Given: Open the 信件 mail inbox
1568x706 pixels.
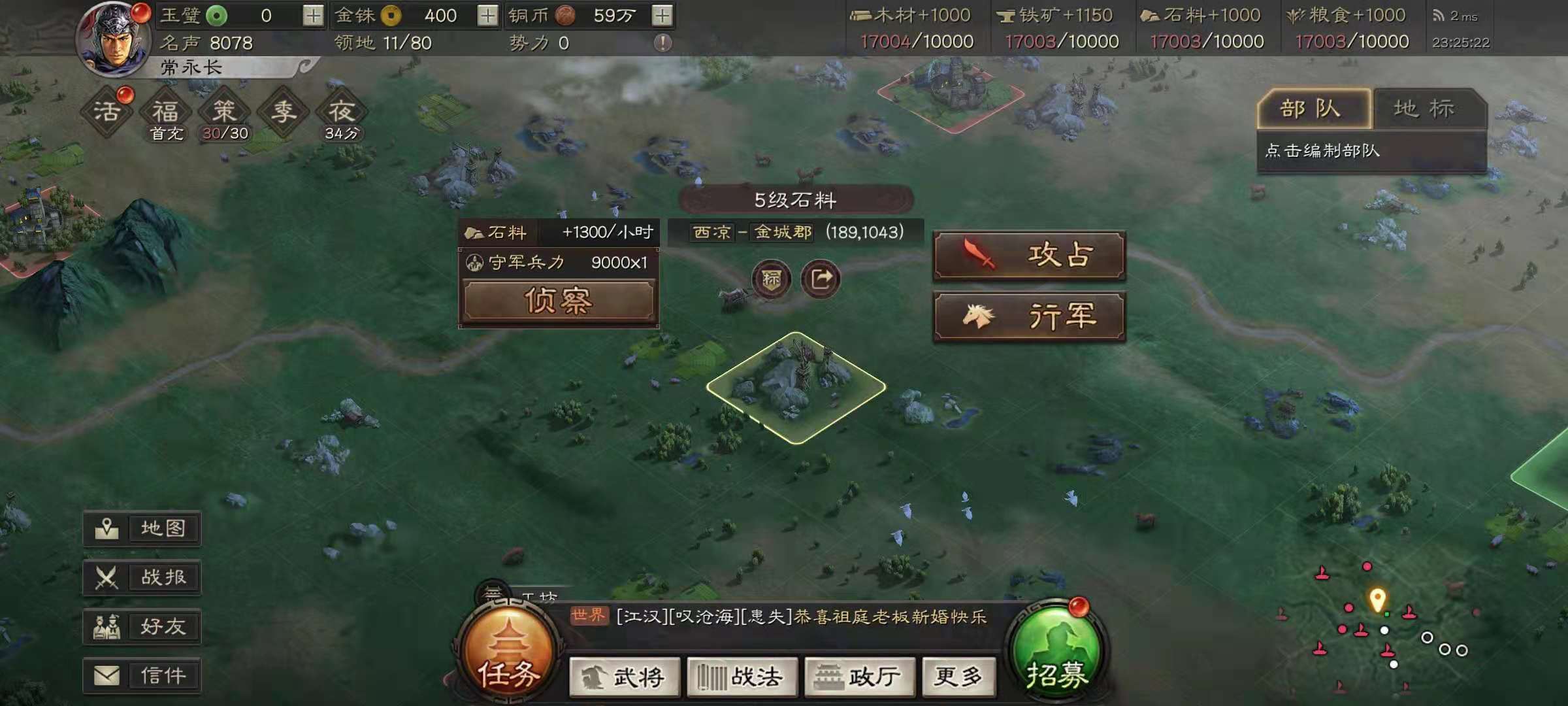Looking at the screenshot, I should [141, 675].
